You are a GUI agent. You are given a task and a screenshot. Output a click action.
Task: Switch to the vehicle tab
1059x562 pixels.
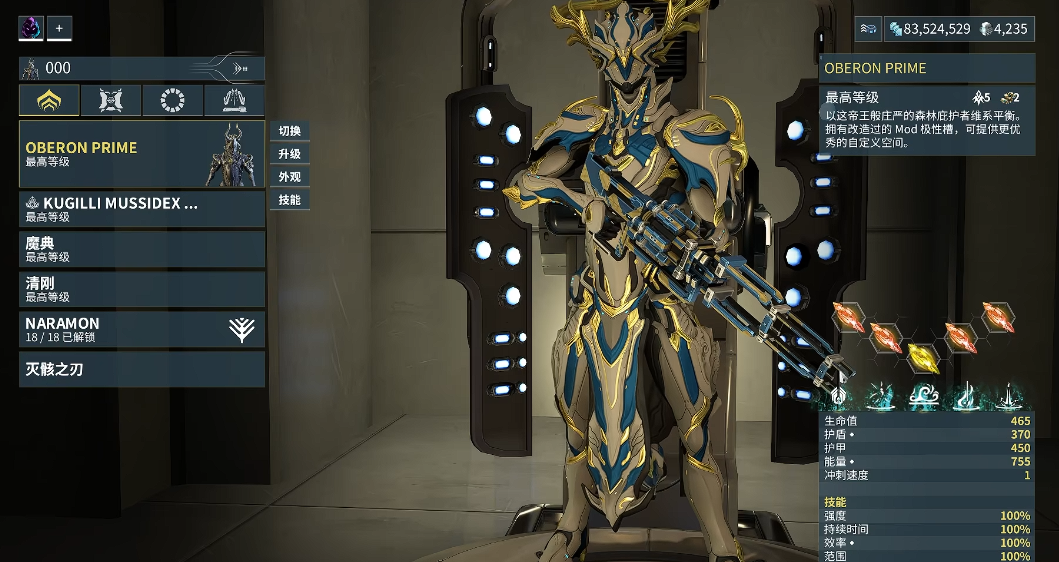234,100
